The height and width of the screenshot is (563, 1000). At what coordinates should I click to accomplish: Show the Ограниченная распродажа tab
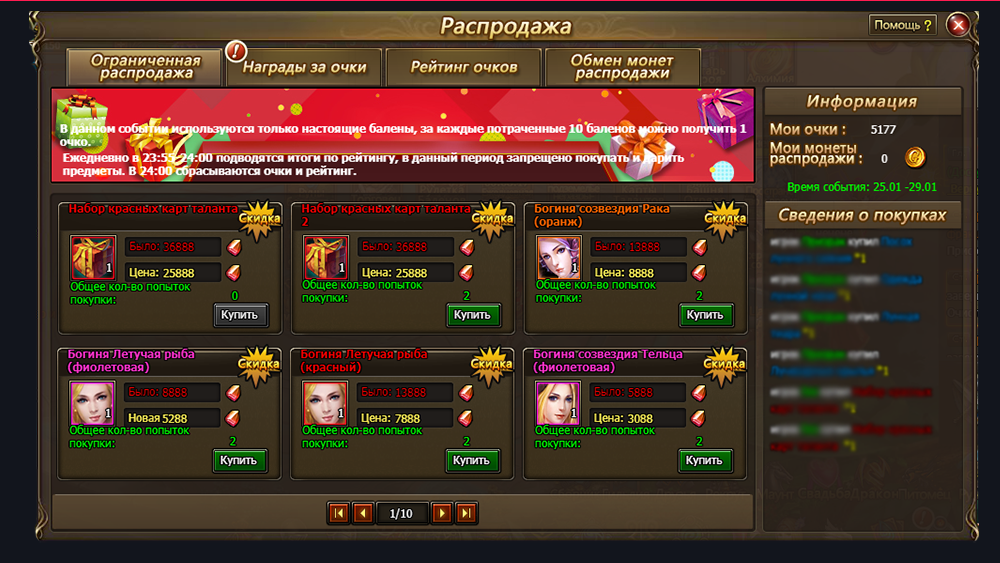point(145,67)
